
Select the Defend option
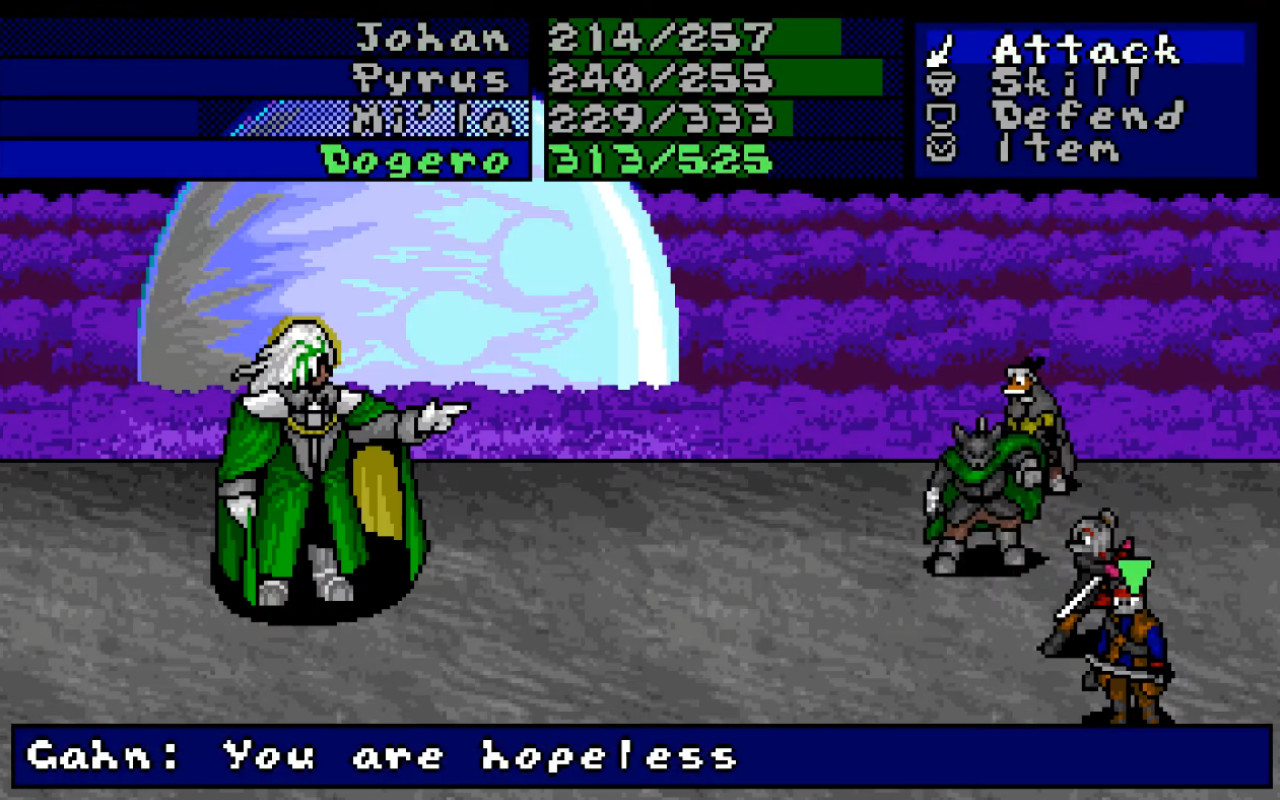point(1090,116)
